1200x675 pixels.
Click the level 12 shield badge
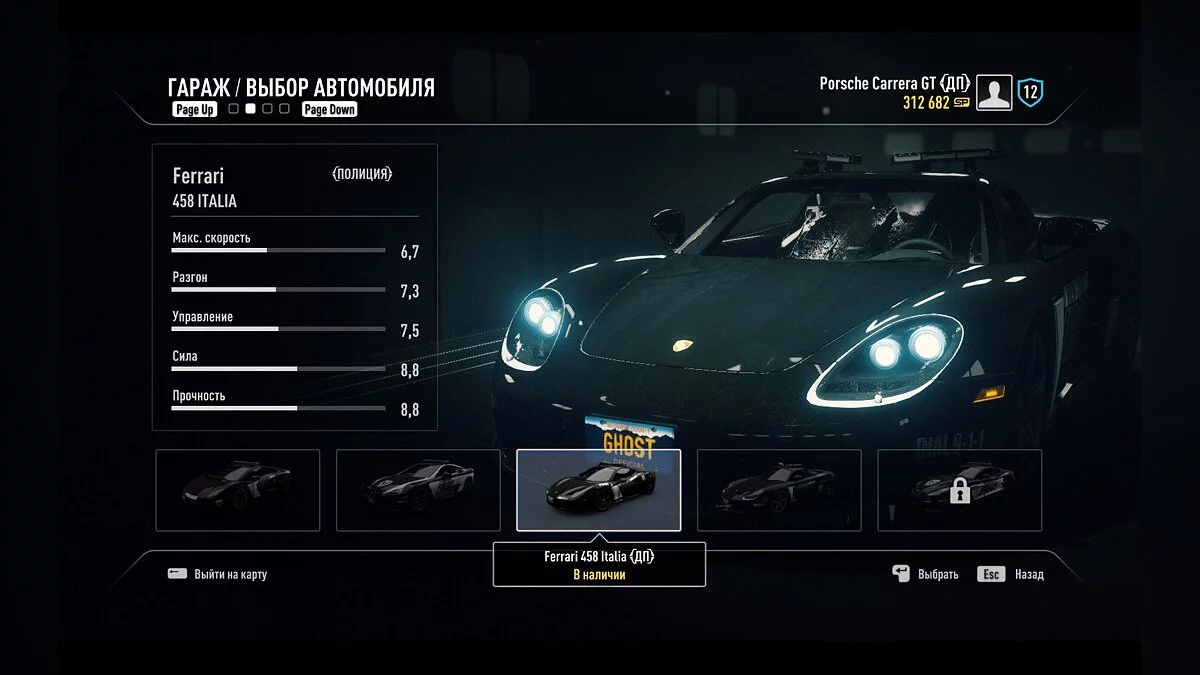[x=1030, y=93]
